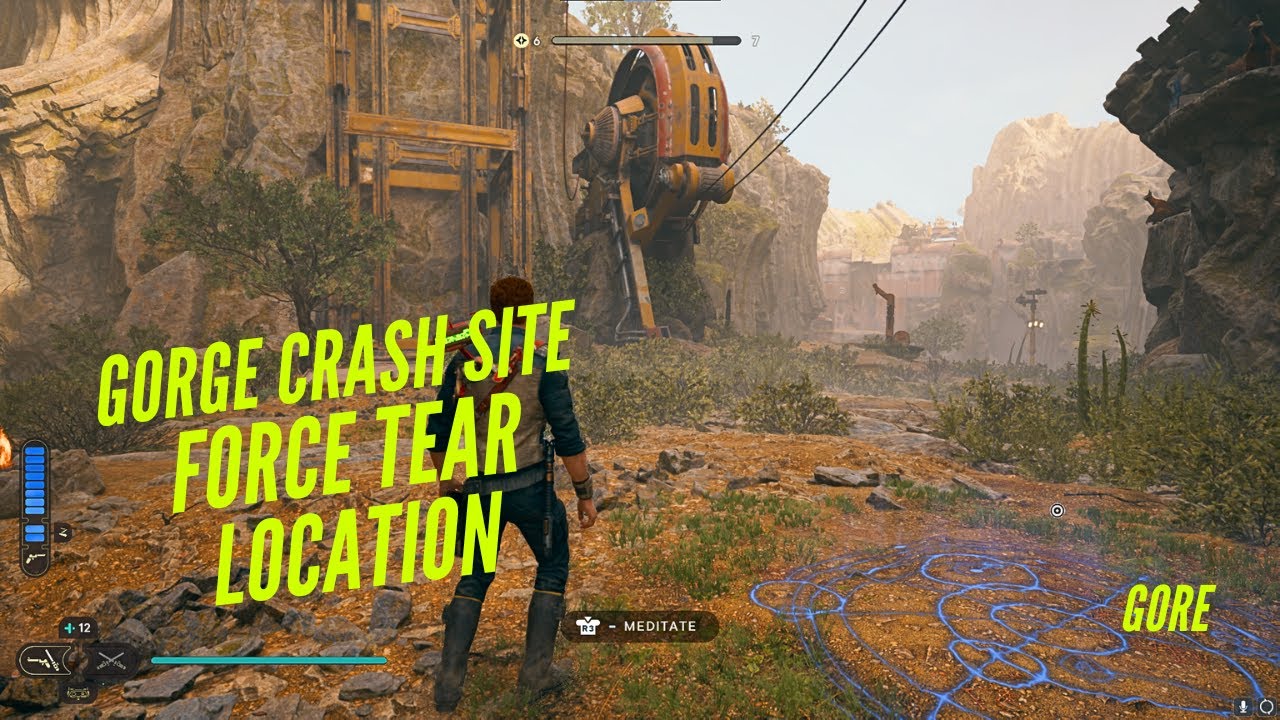Screen dimensions: 1280x720
Task: Select the dual-wield lightsaber stance icon
Action: pyautogui.click(x=109, y=660)
